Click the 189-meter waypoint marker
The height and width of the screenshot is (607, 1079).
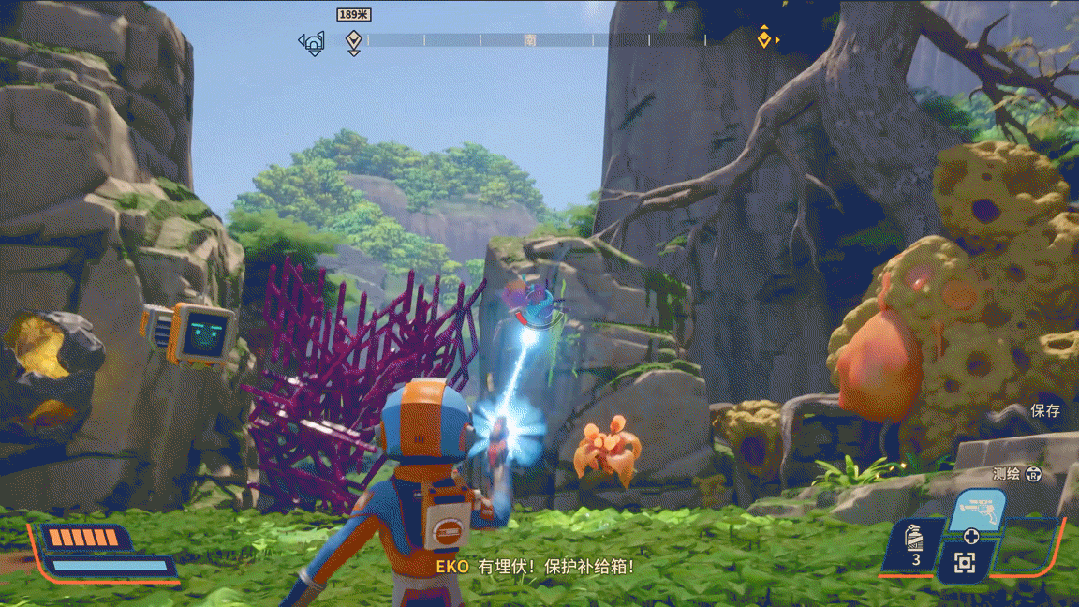[353, 41]
